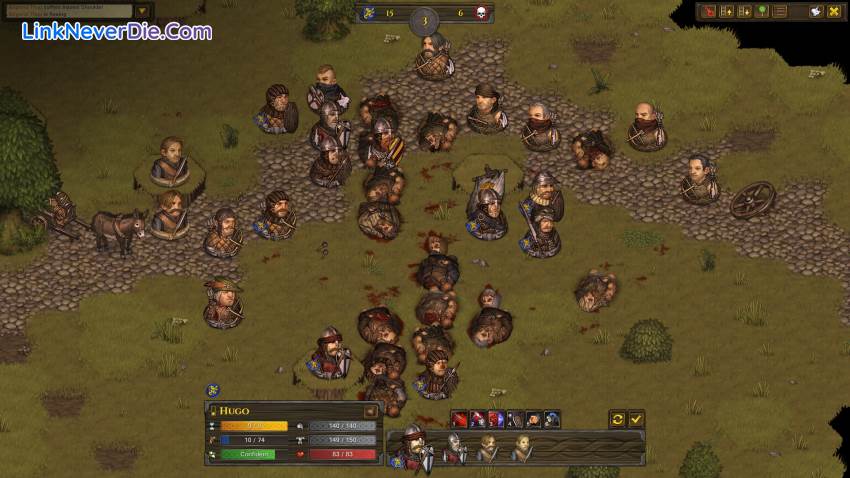Expand the combat log with the arrow button
Image resolution: width=850 pixels, height=478 pixels.
click(142, 11)
